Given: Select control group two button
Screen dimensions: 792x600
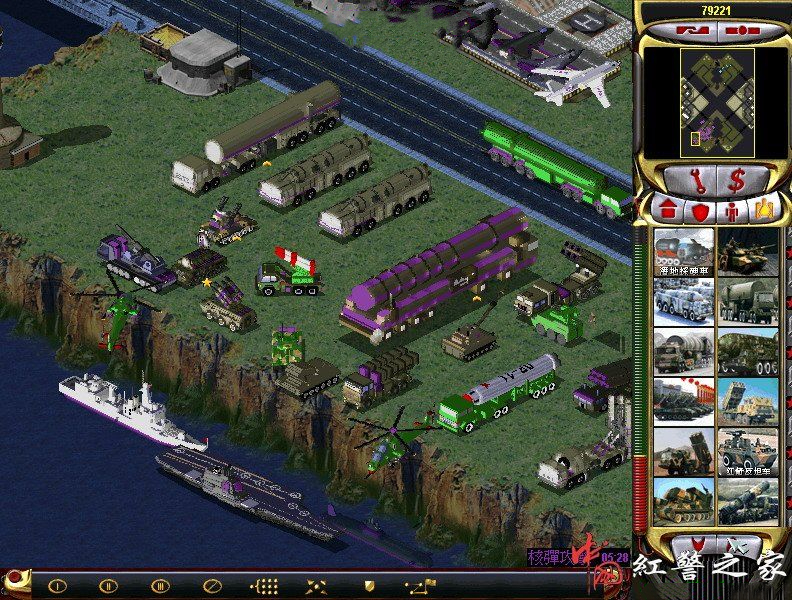Looking at the screenshot, I should [x=108, y=586].
